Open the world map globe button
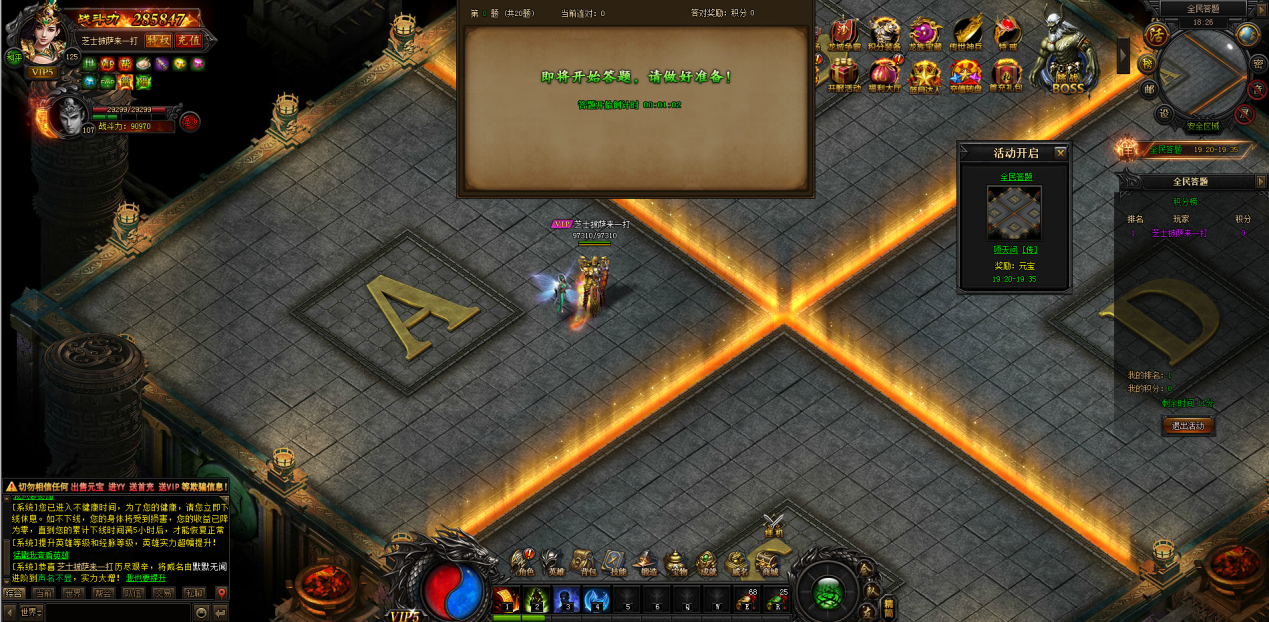The image size is (1269, 622). click(x=1247, y=35)
